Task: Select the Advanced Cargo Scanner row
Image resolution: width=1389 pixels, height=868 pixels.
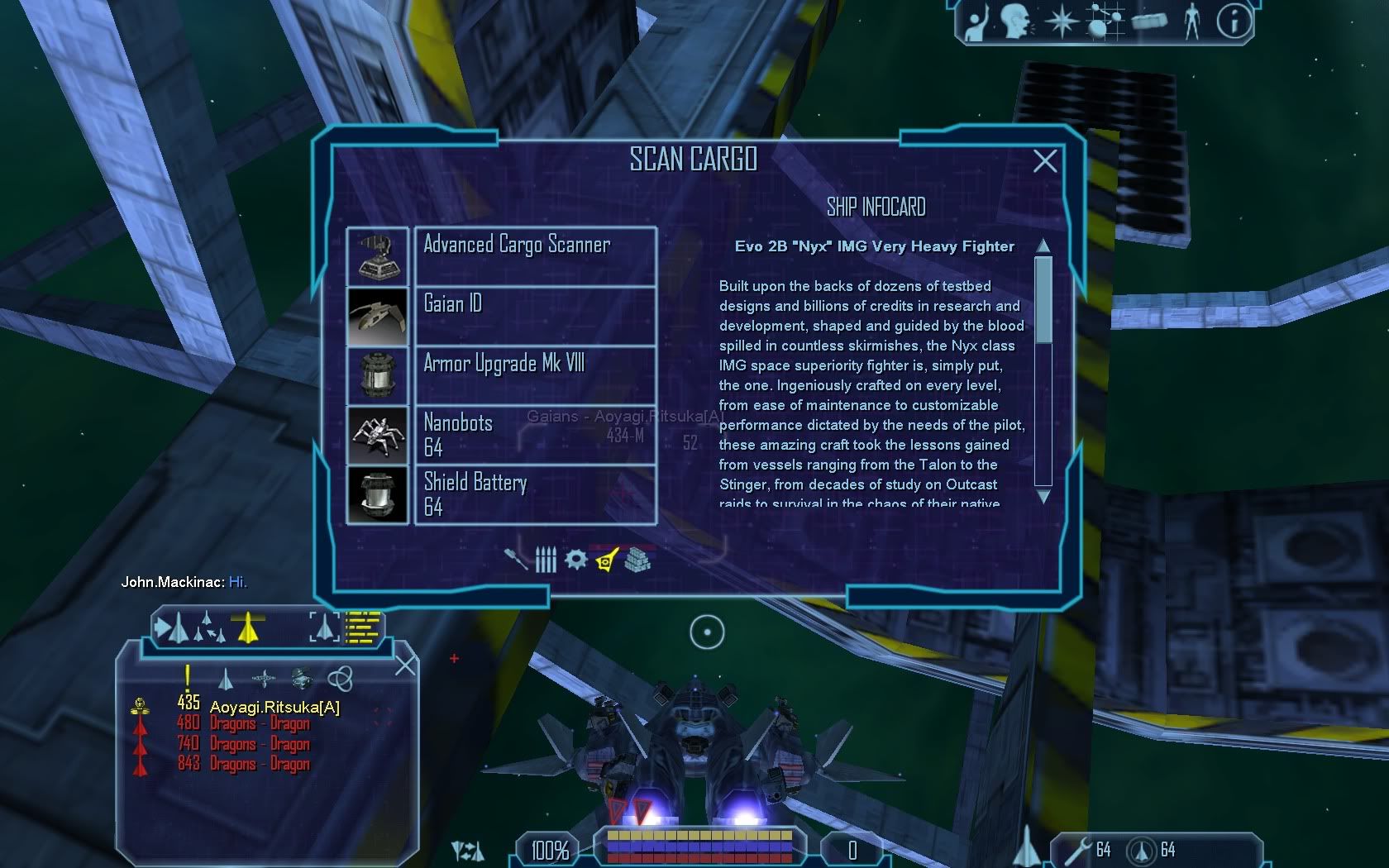Action: click(535, 256)
